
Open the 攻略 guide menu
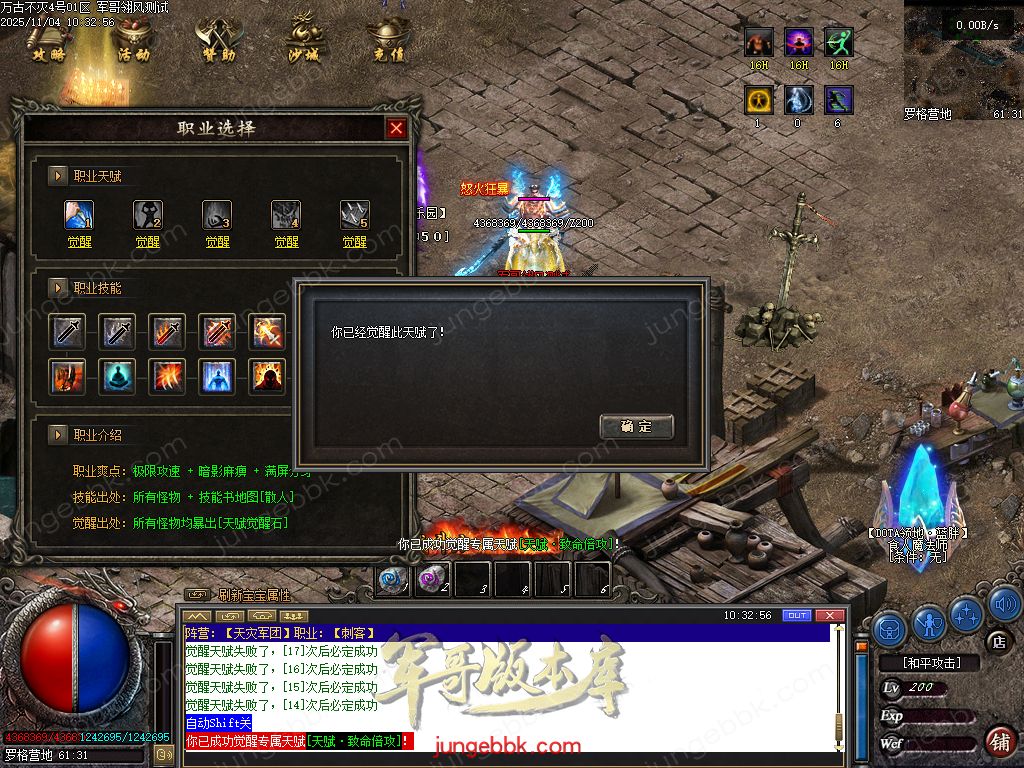click(48, 41)
